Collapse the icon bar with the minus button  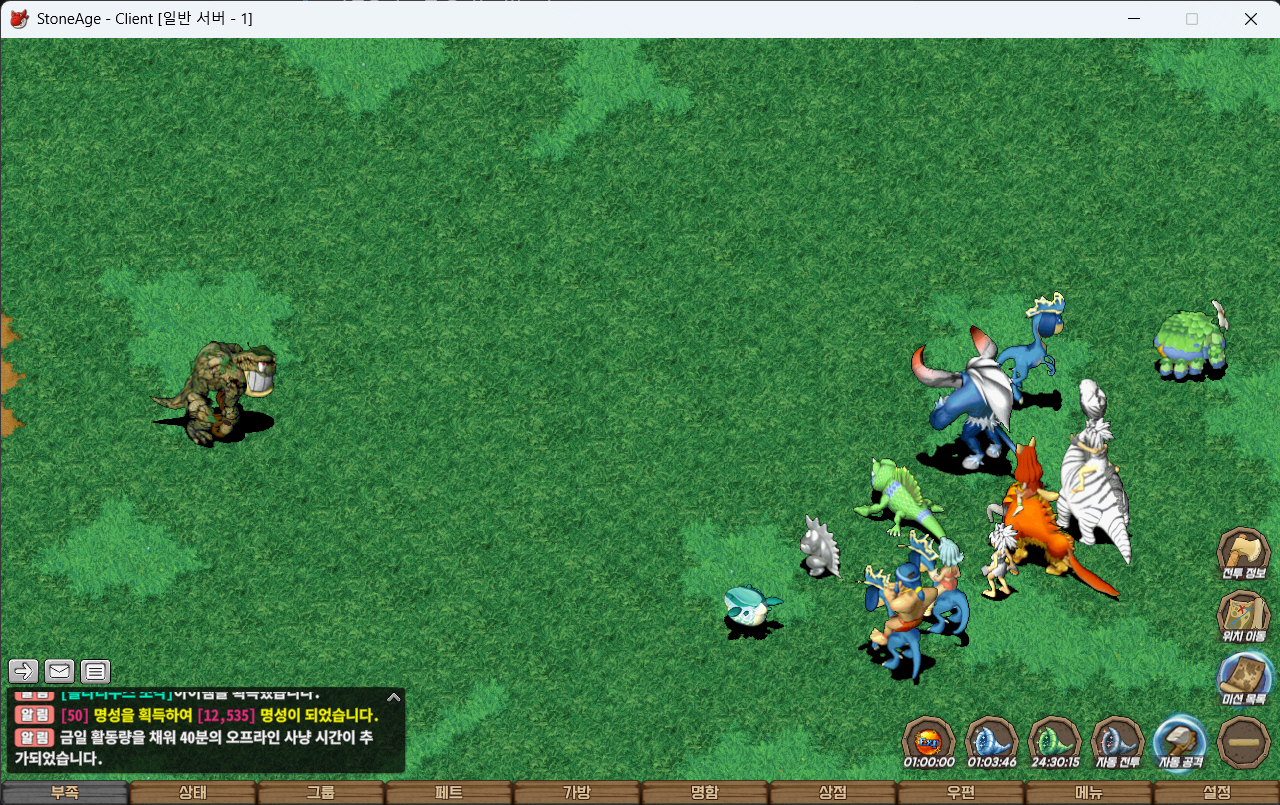(1244, 741)
